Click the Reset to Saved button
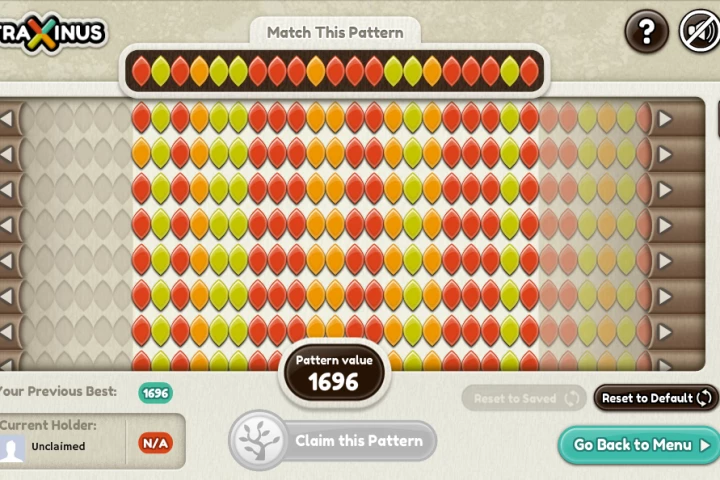This screenshot has width=720, height=480. tap(524, 398)
